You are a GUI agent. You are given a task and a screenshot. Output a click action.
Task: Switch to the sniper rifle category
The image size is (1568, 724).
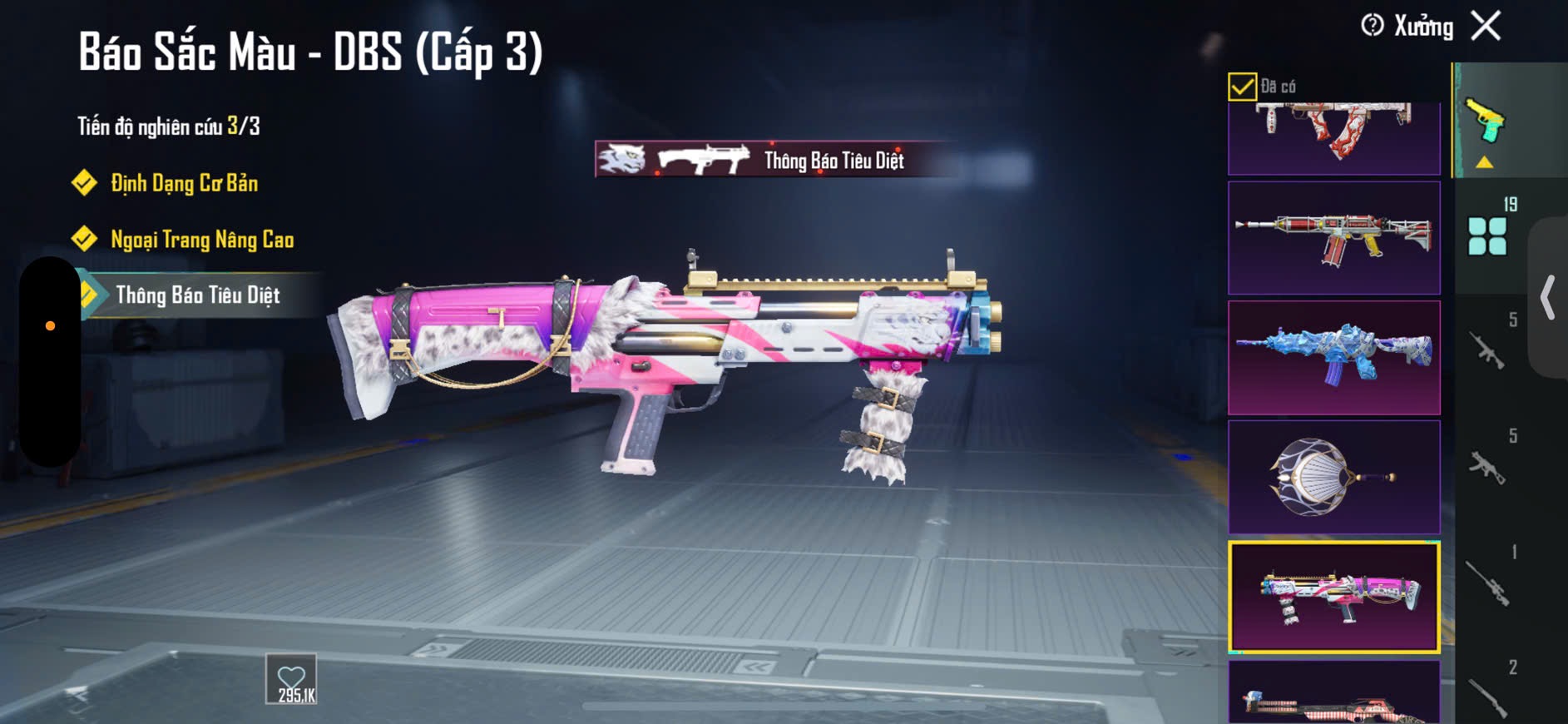click(1488, 583)
